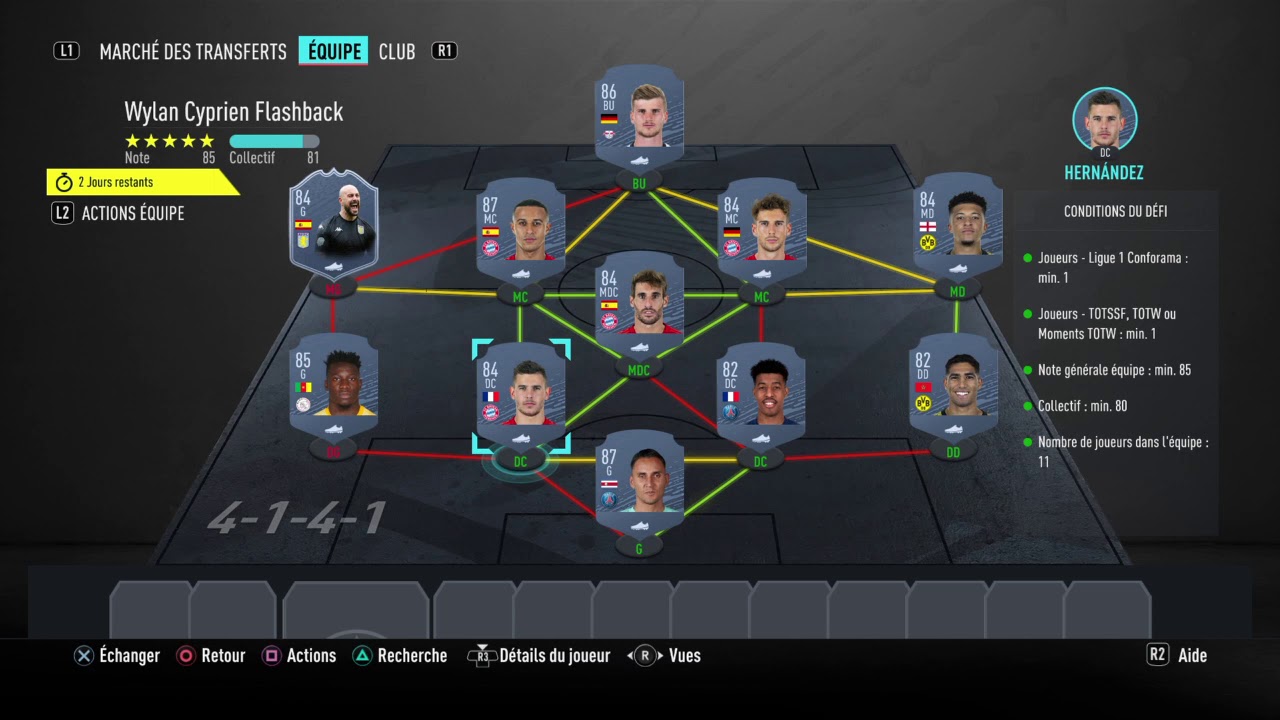Open the Club tab
Viewport: 1280px width, 720px height.
[397, 51]
